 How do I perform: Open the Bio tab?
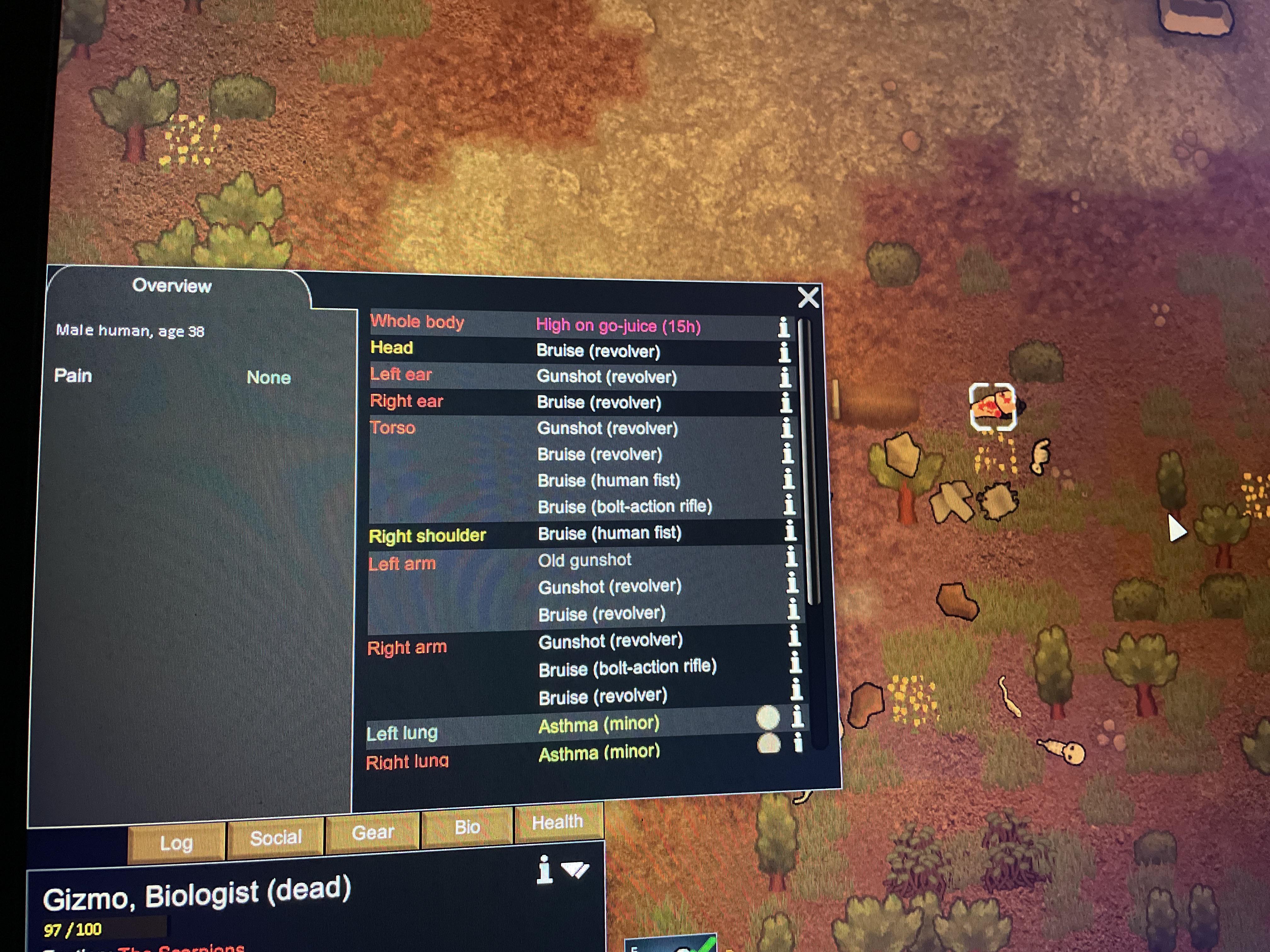coord(467,827)
